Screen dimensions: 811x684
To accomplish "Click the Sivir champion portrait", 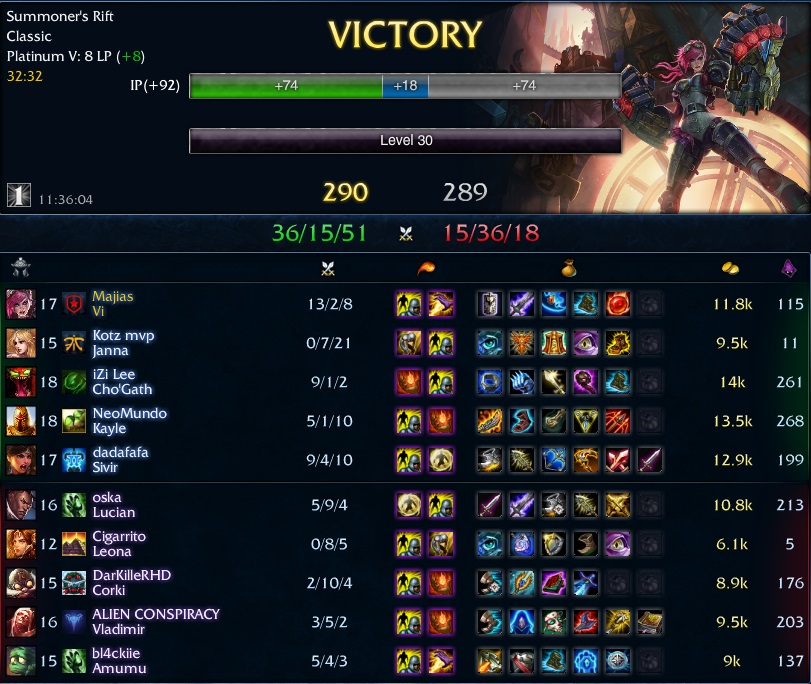I will 19,460.
